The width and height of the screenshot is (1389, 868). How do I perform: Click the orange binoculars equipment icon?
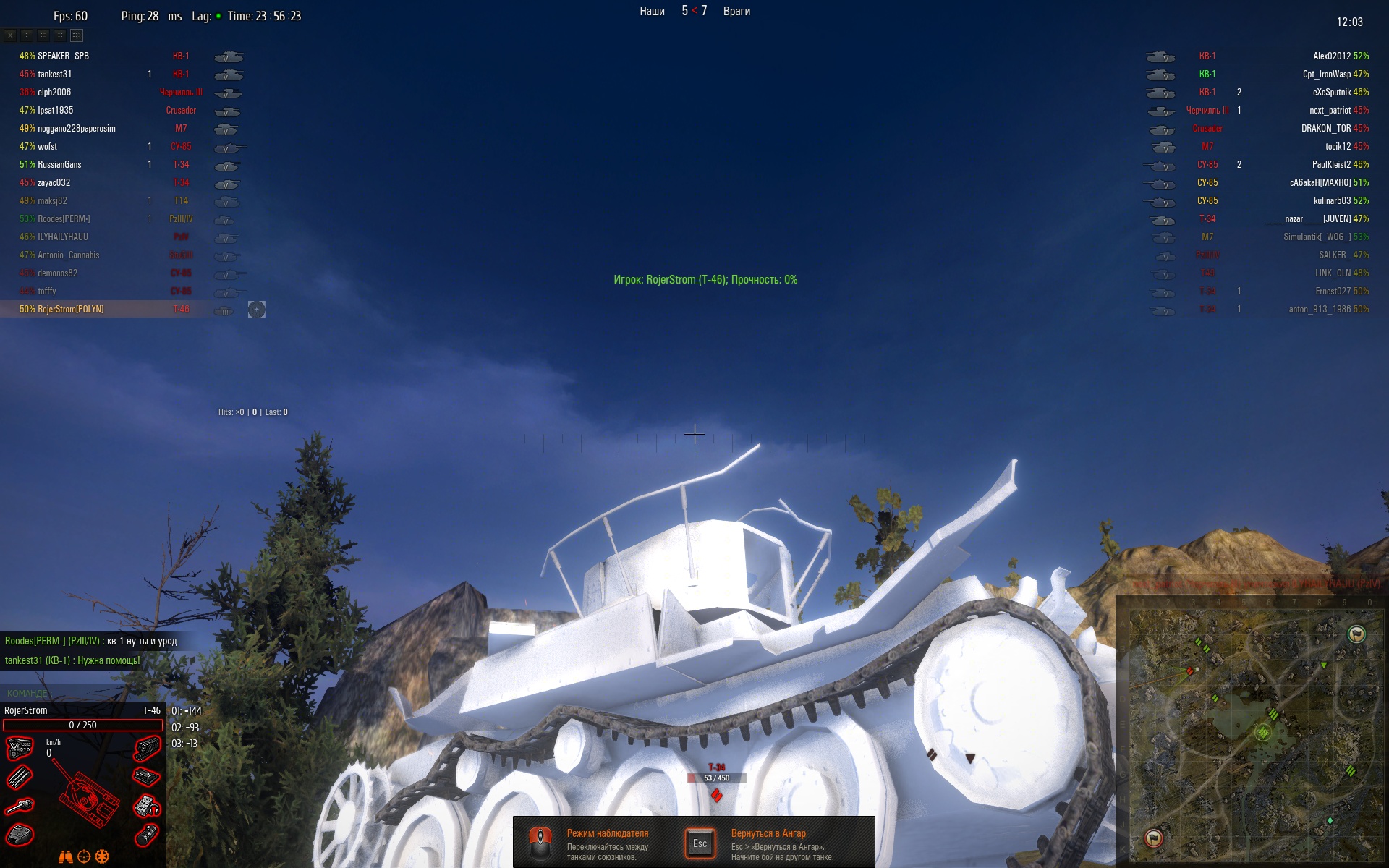[x=66, y=857]
